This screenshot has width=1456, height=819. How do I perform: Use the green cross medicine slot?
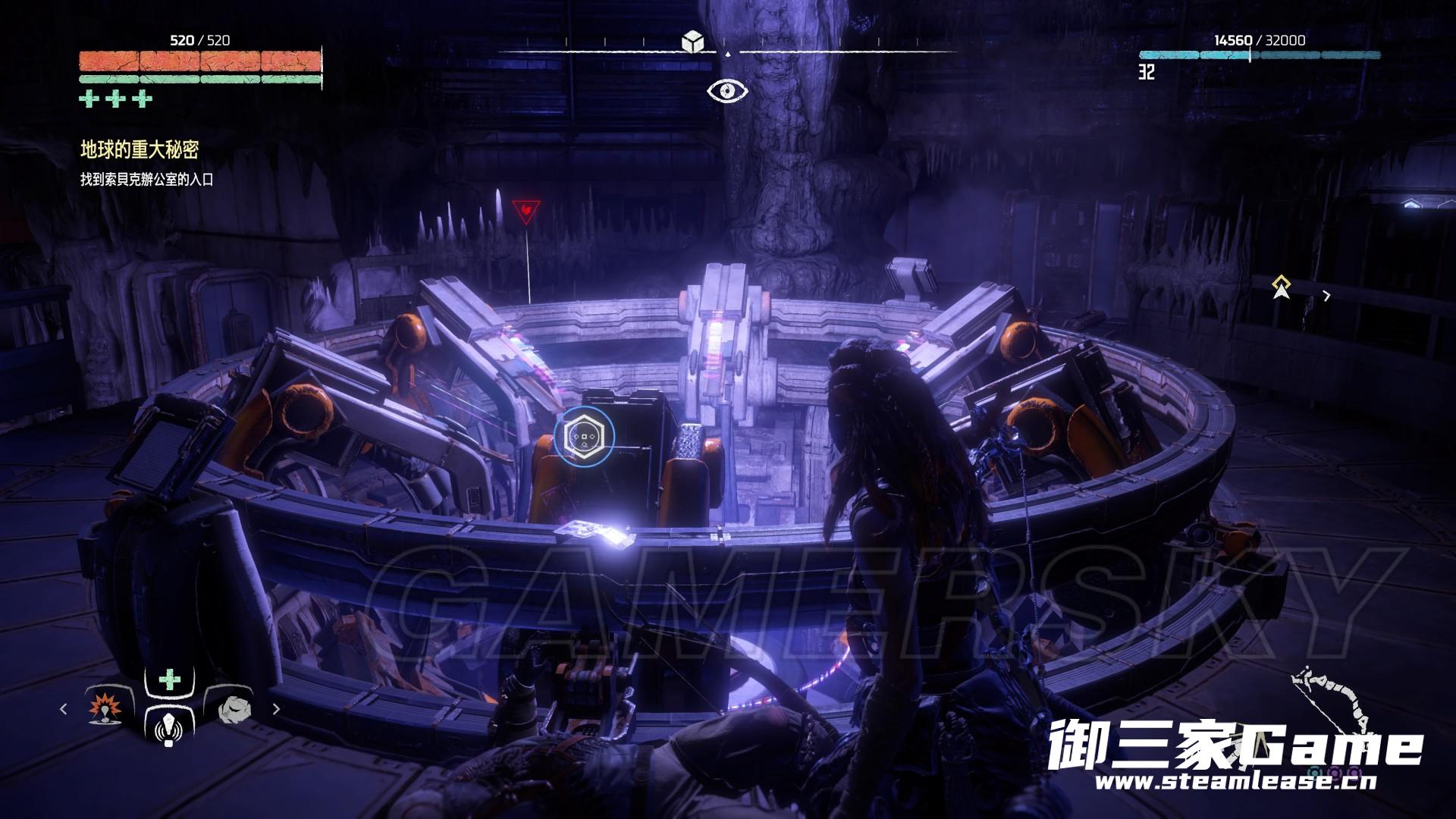coord(170,680)
